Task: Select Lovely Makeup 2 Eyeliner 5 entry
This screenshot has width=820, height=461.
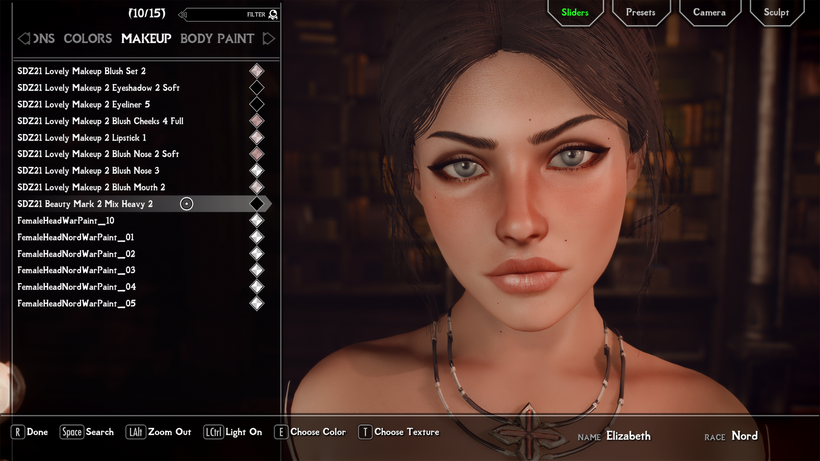Action: [84, 104]
